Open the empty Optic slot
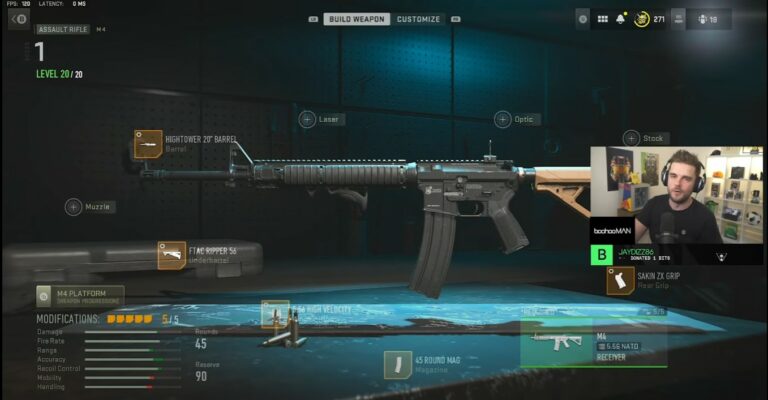 (x=503, y=119)
